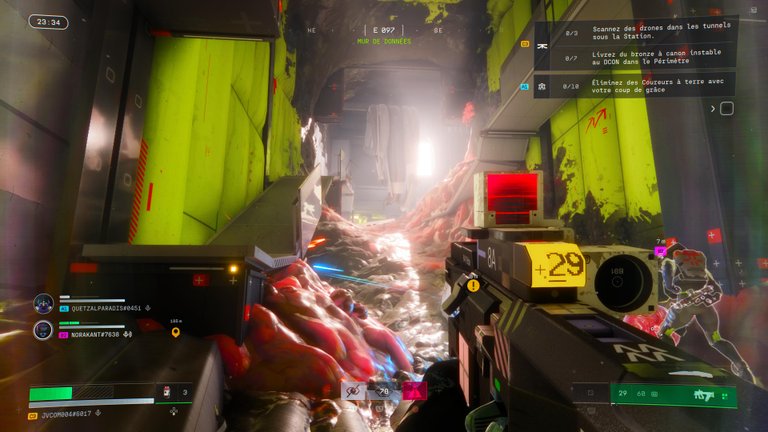The image size is (768, 432).
Task: Click the orange waypoint location marker
Action: (176, 332)
